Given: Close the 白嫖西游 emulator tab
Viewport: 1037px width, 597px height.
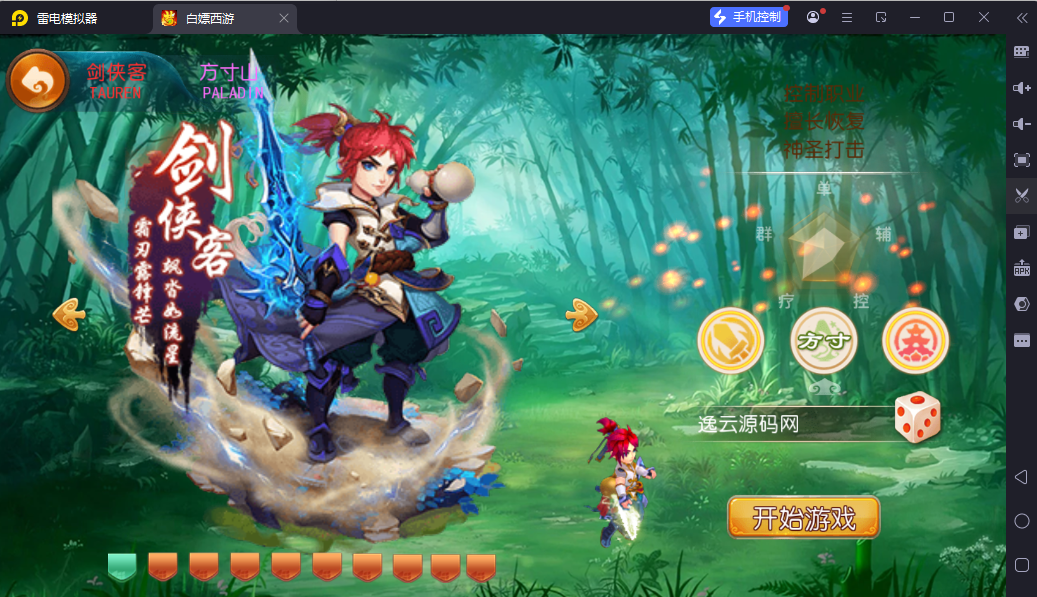Looking at the screenshot, I should tap(284, 18).
